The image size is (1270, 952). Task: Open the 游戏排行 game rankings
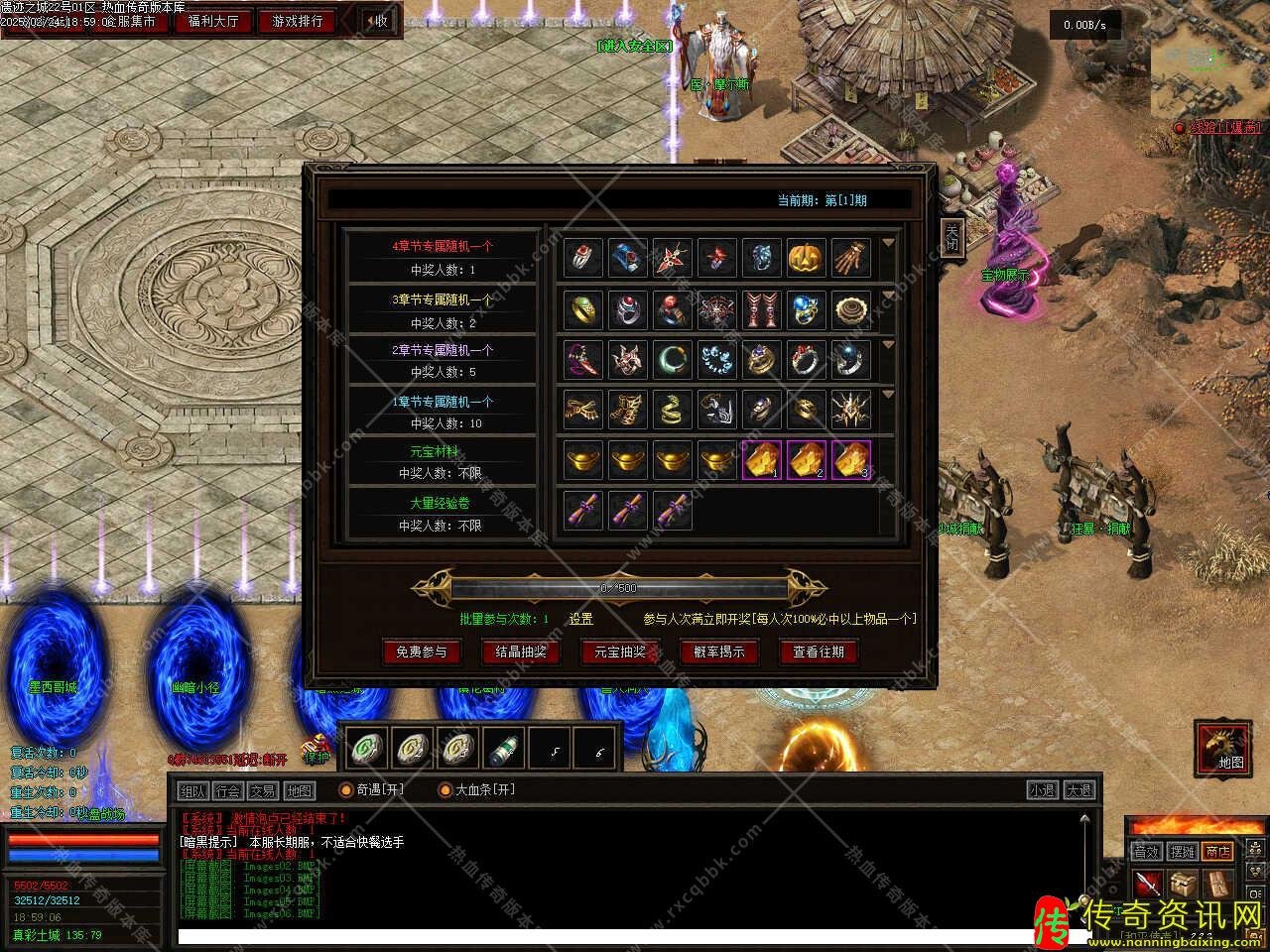coord(298,21)
